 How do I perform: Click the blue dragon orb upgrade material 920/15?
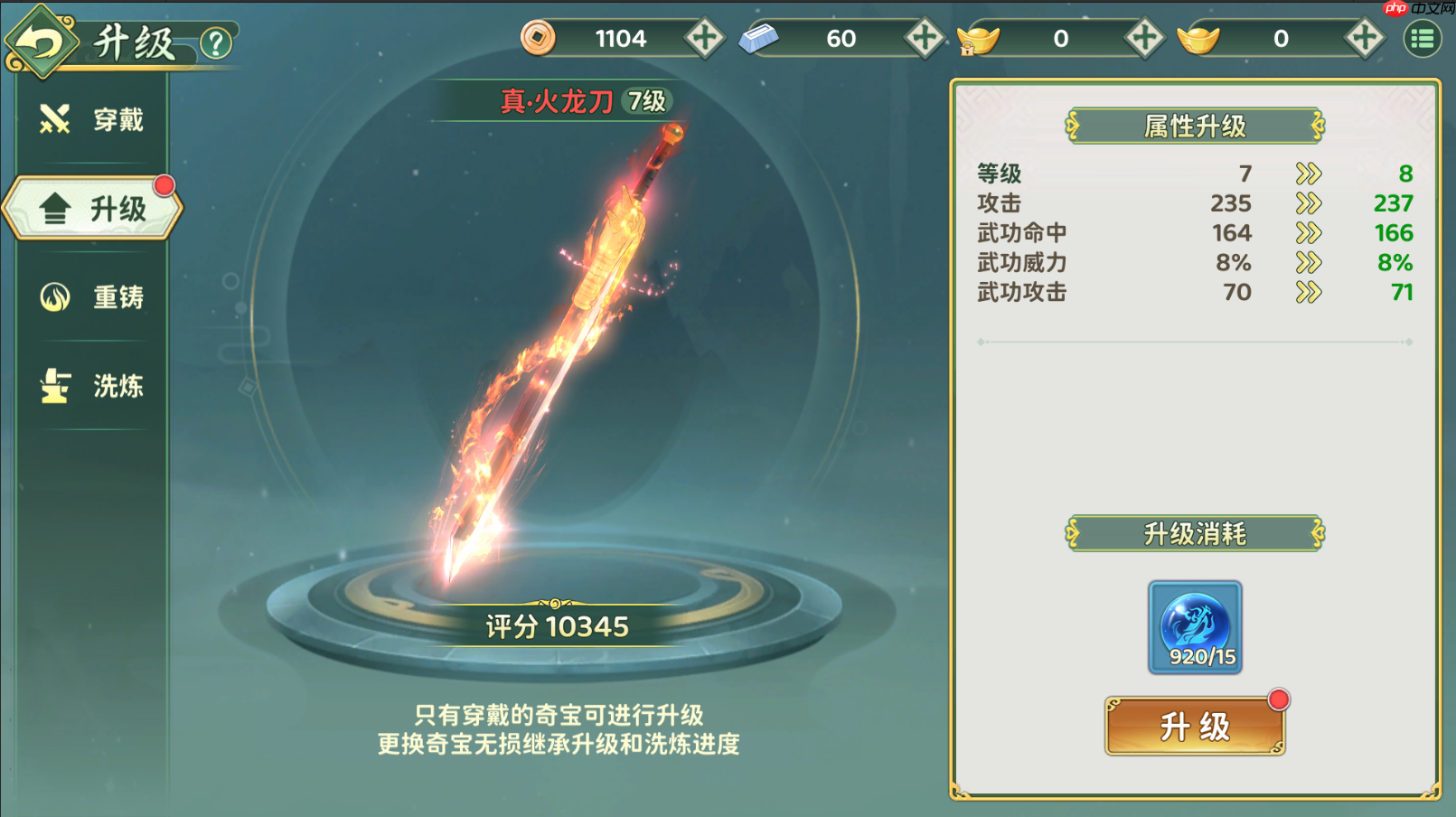coord(1195,624)
